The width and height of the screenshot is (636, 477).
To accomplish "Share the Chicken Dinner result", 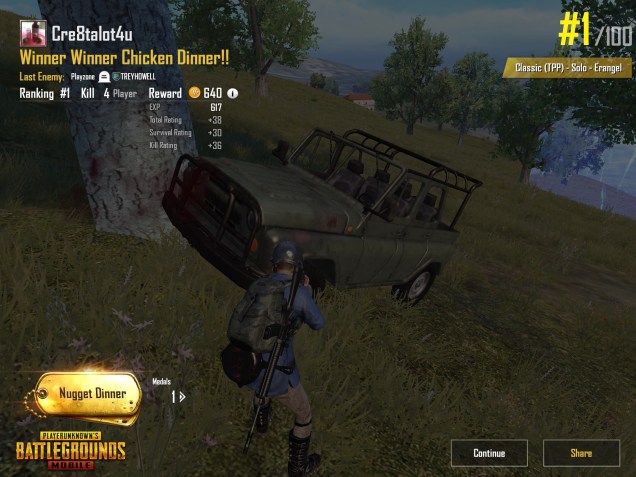I will coord(581,453).
